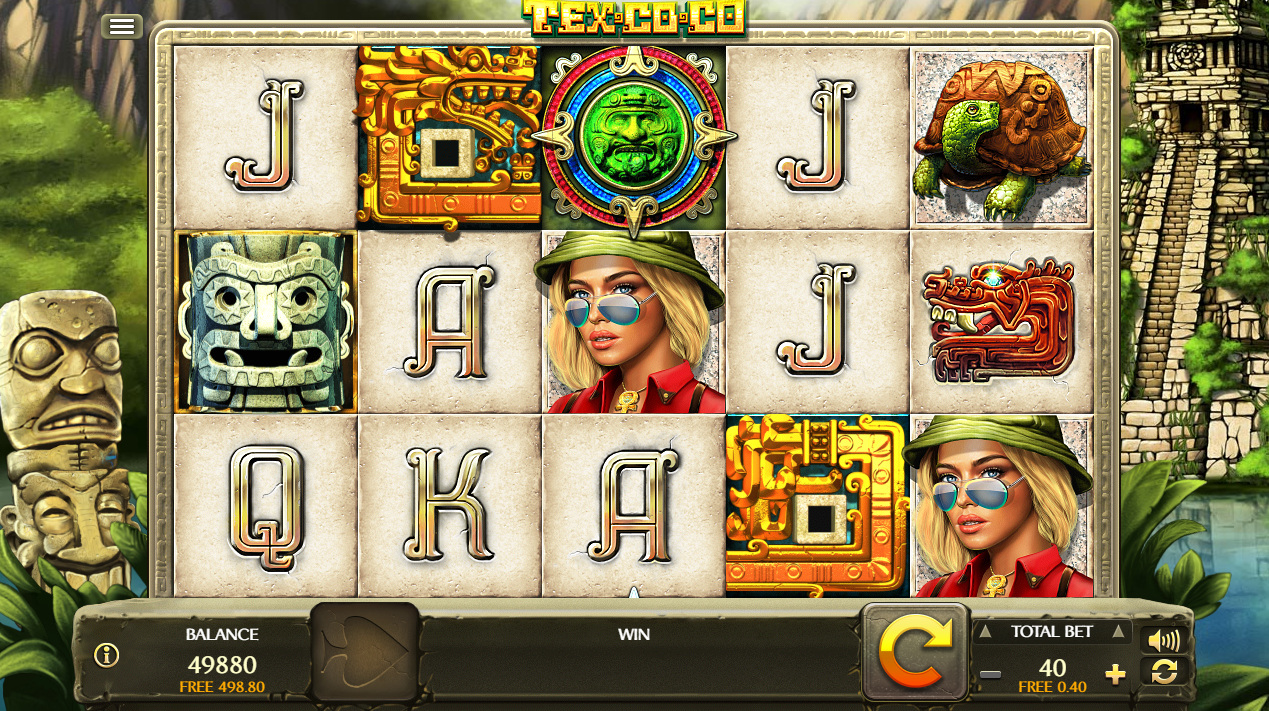Open the hamburger menu
This screenshot has width=1269, height=711.
(122, 27)
